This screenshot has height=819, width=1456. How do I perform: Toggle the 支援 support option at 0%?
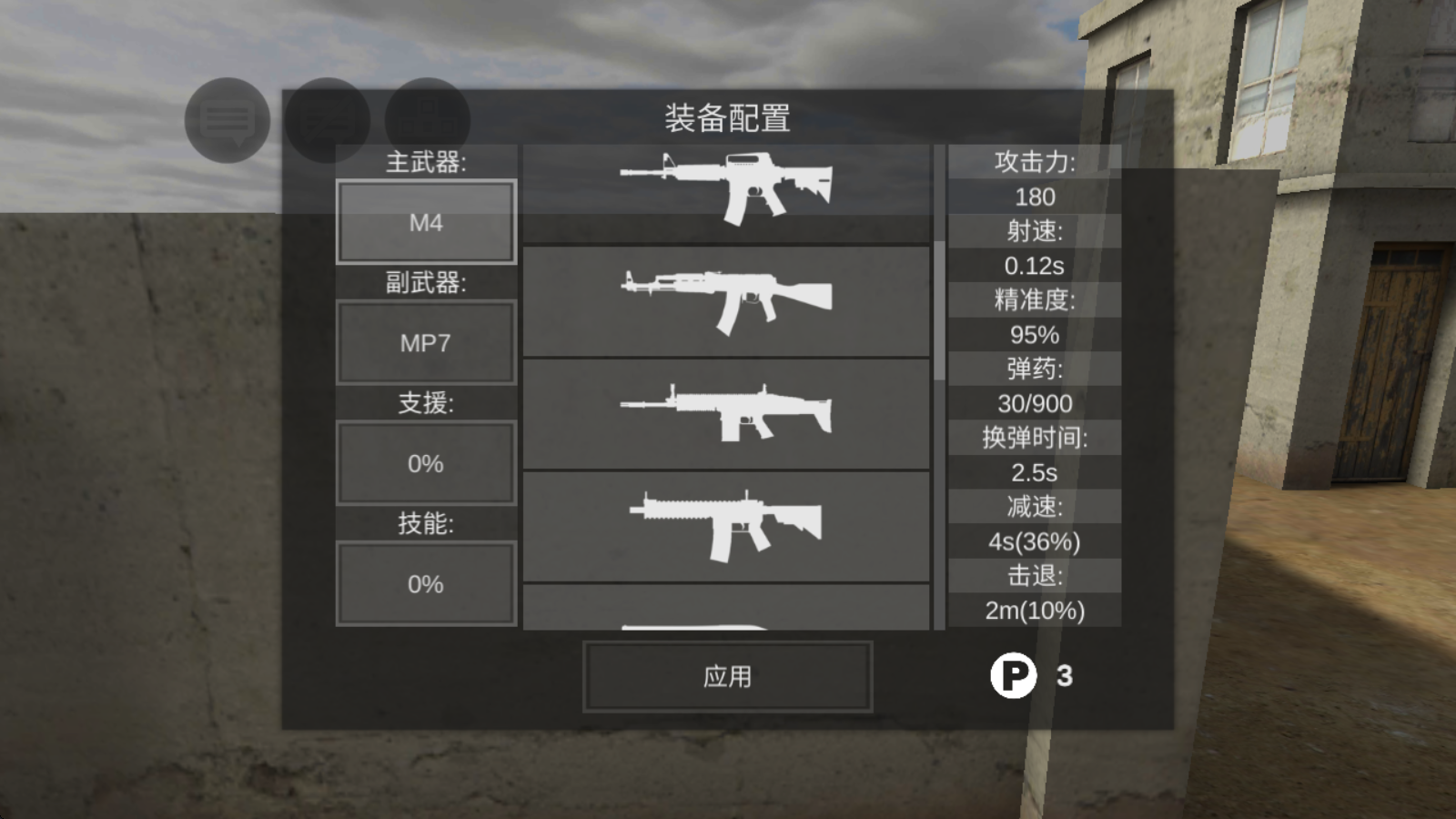tap(425, 462)
